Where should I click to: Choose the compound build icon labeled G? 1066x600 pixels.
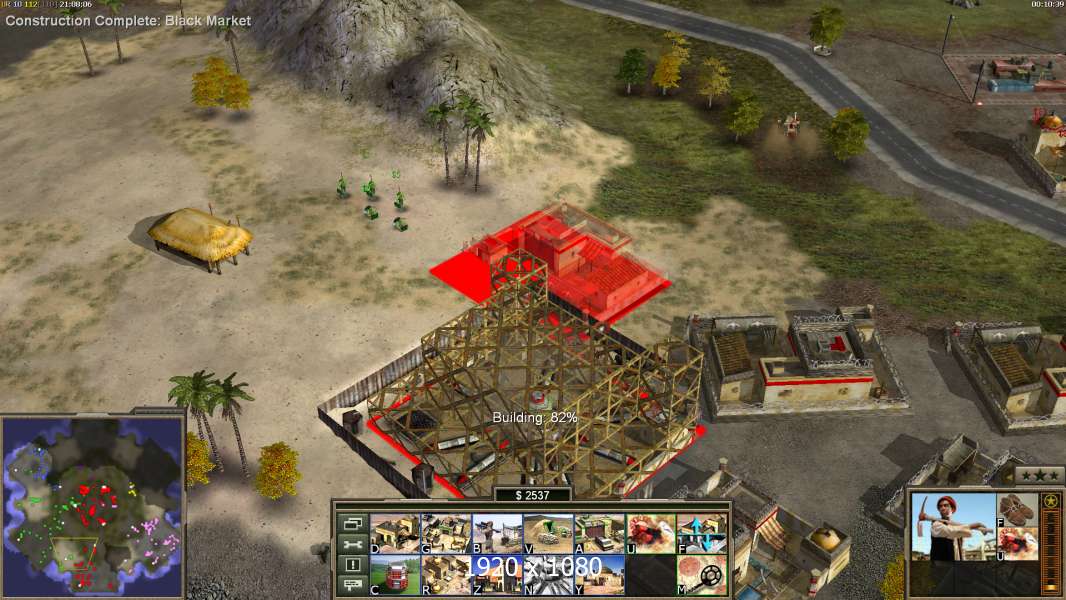[446, 534]
